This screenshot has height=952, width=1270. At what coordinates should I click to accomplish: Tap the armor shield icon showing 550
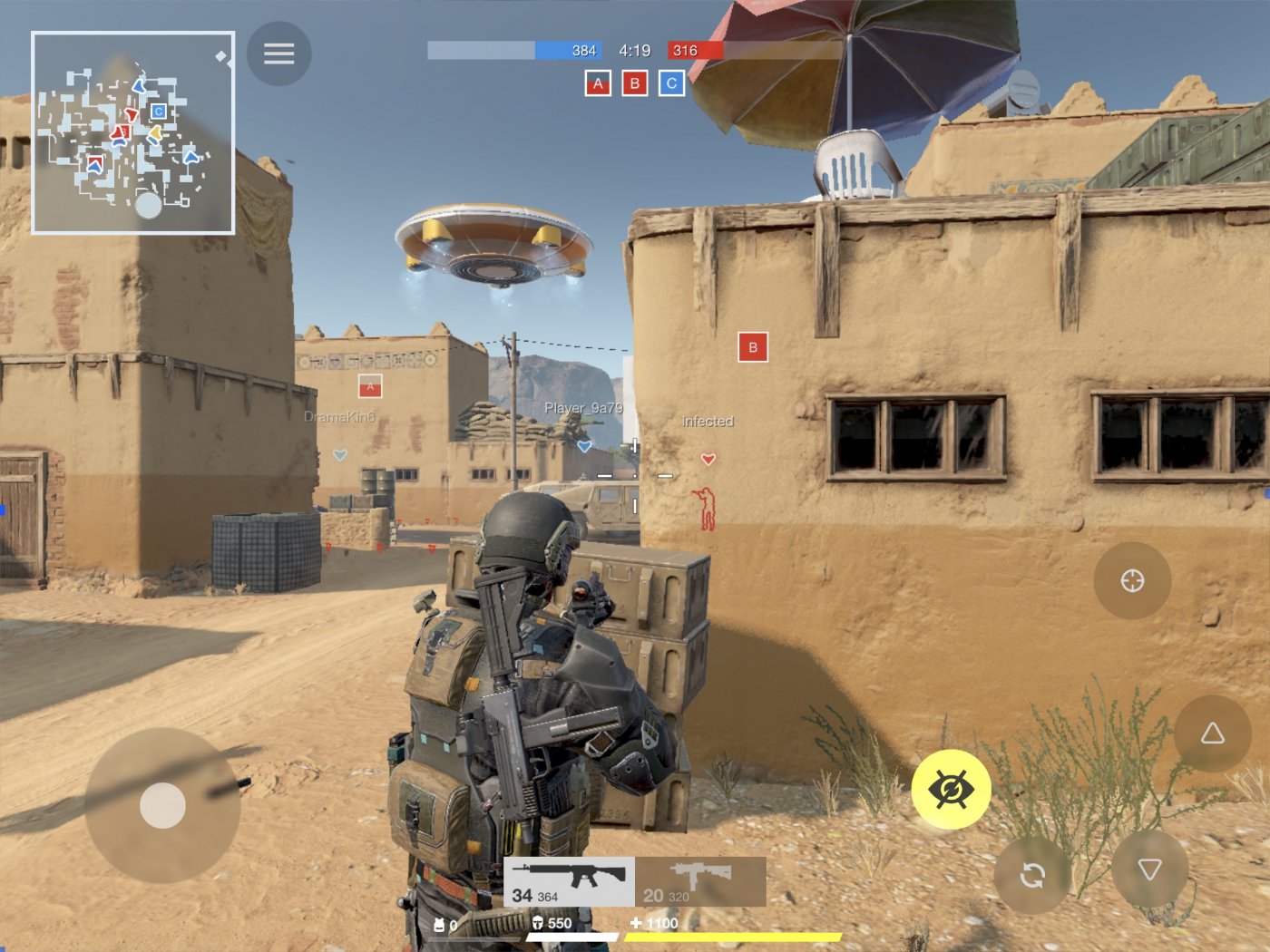pyautogui.click(x=536, y=924)
